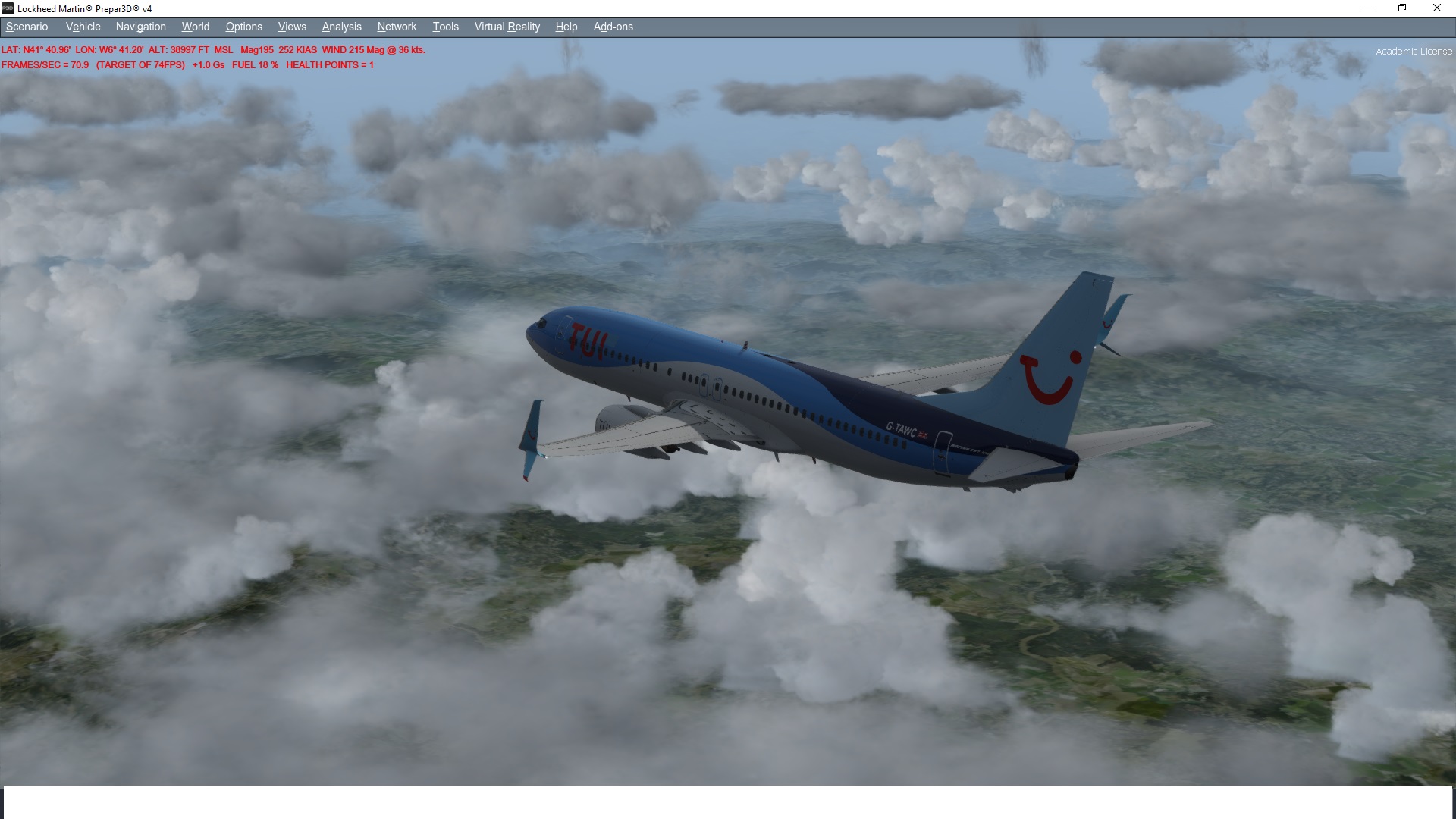Image resolution: width=1456 pixels, height=819 pixels.
Task: Show the Help menu
Action: click(x=566, y=27)
